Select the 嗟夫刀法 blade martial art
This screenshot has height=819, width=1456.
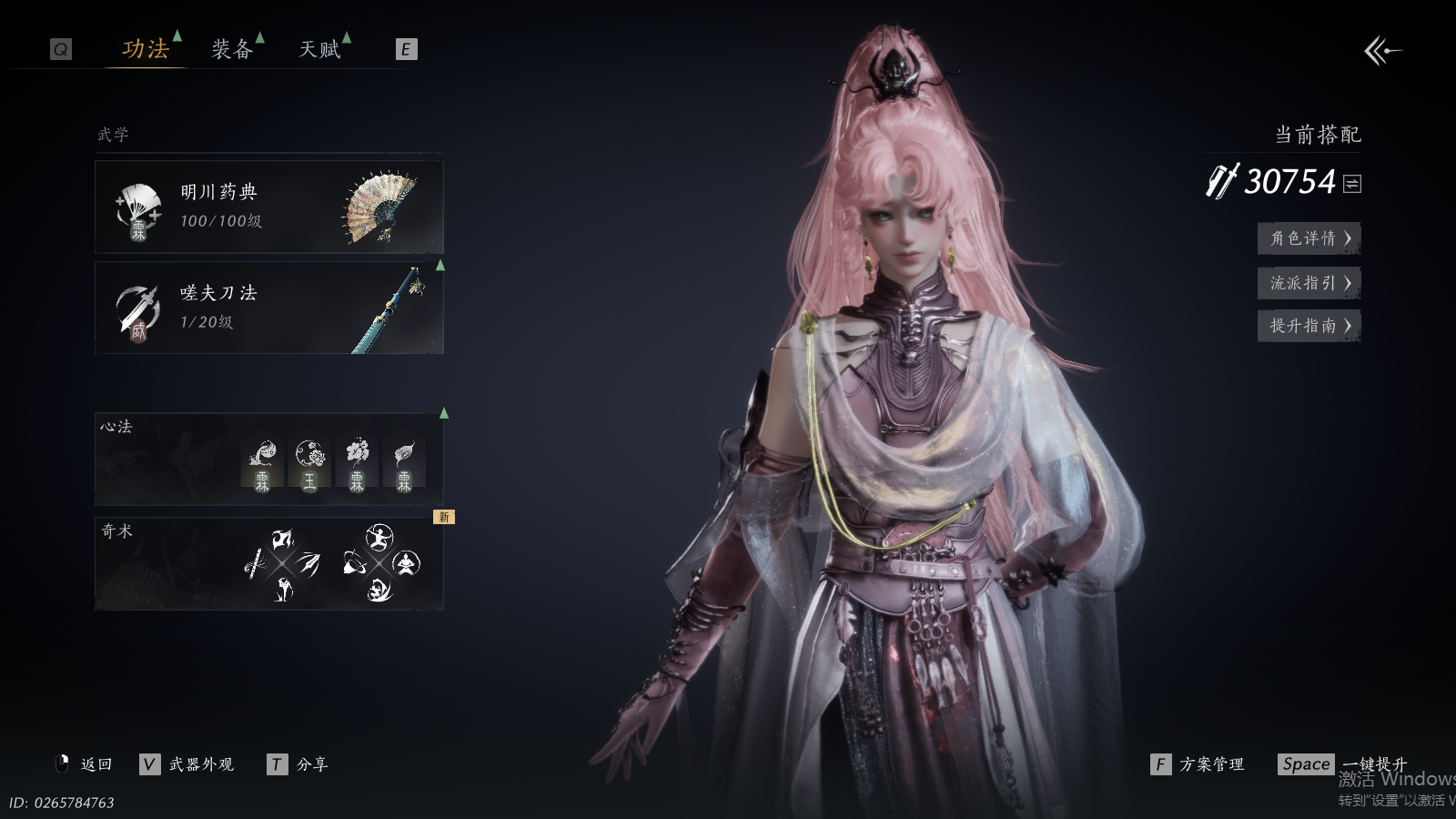[x=269, y=308]
